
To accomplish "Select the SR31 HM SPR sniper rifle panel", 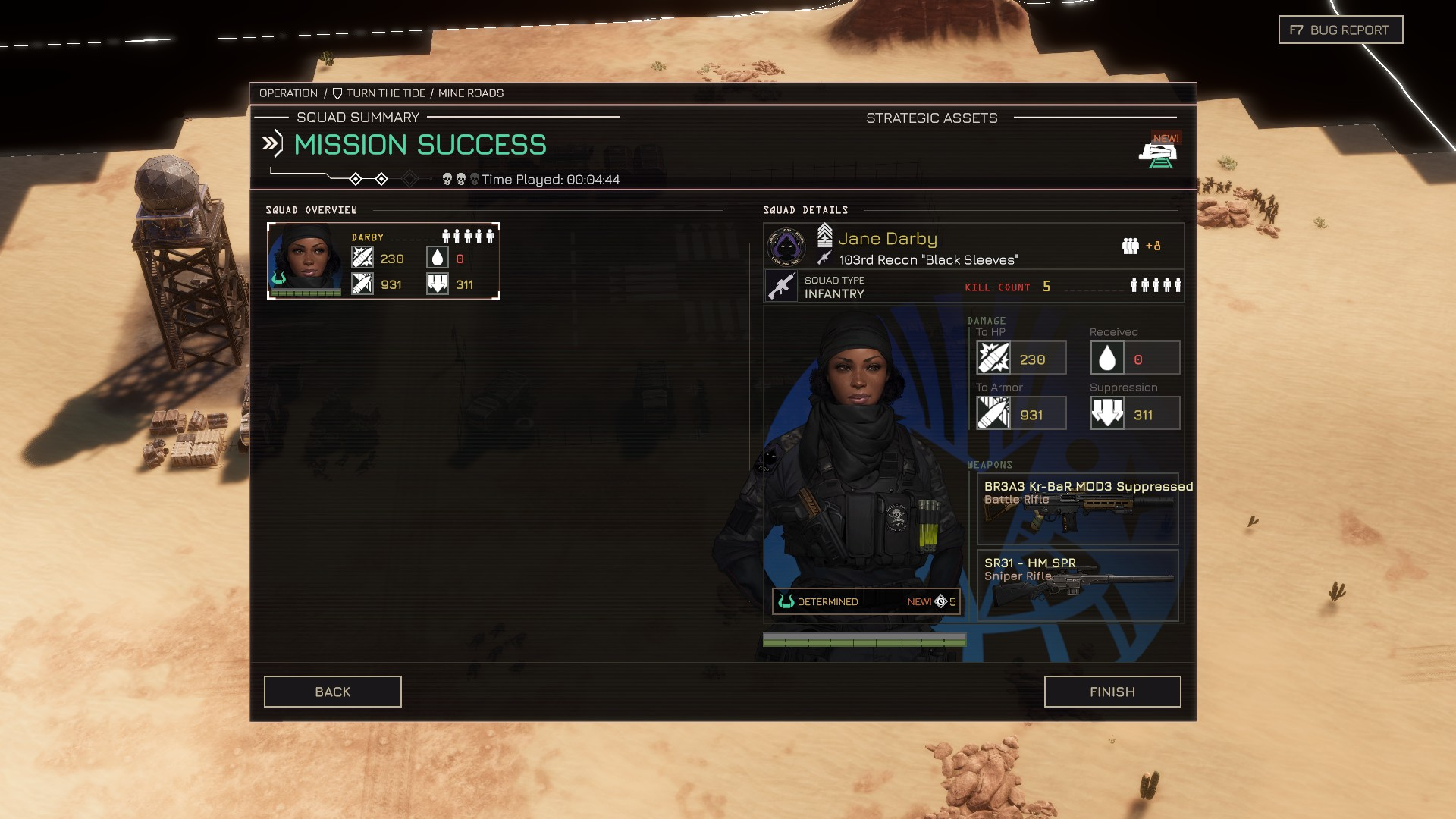I will (1078, 585).
